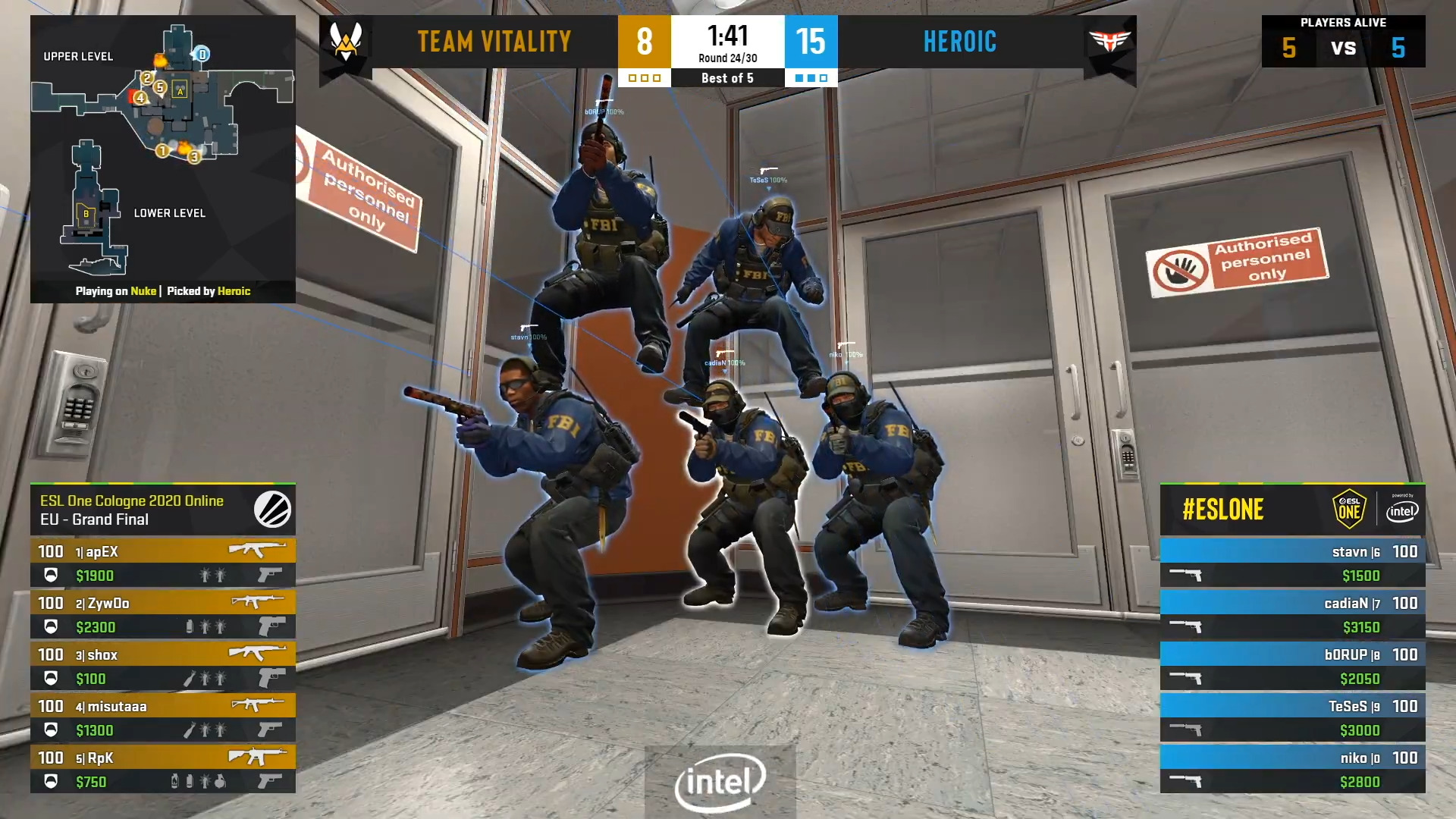Click the Intel sponsor logo at bottom

point(720,781)
